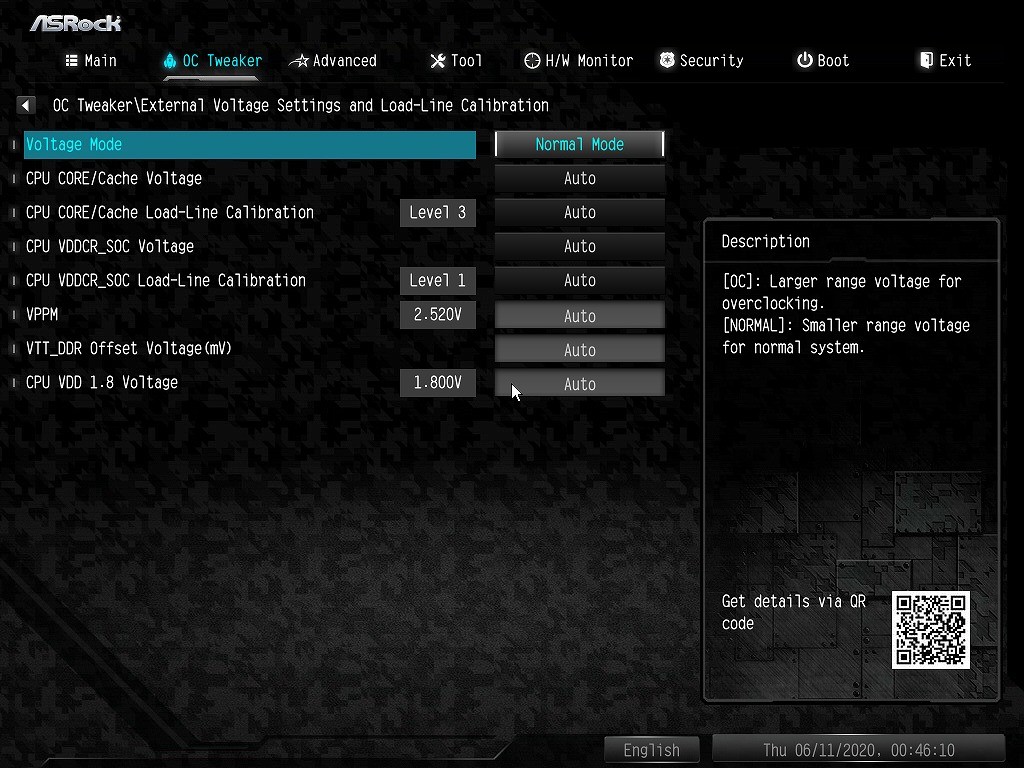Open CPU CORE/Cache Load-Line Calibration Auto setting
The width and height of the screenshot is (1024, 768).
coord(580,213)
